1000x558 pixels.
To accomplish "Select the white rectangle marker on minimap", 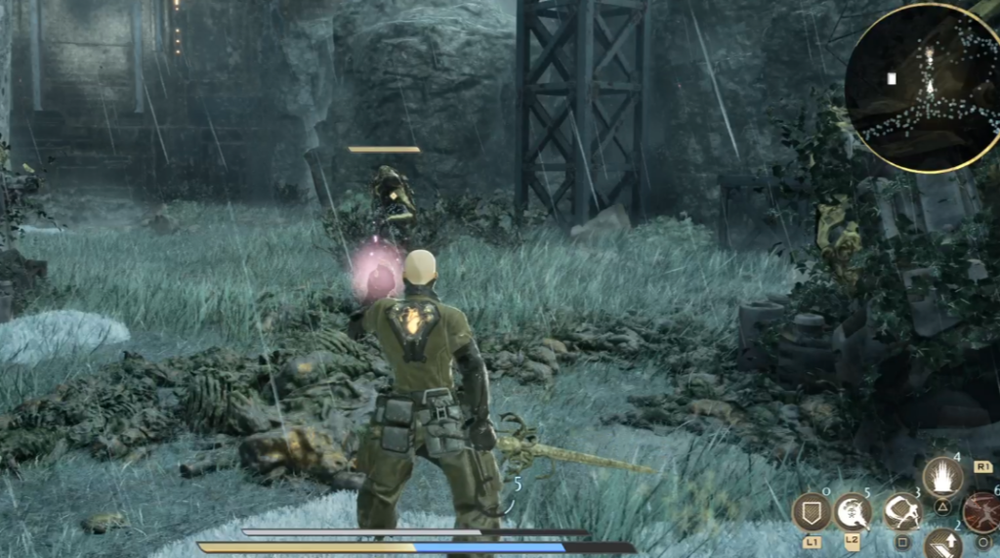I will (x=891, y=78).
